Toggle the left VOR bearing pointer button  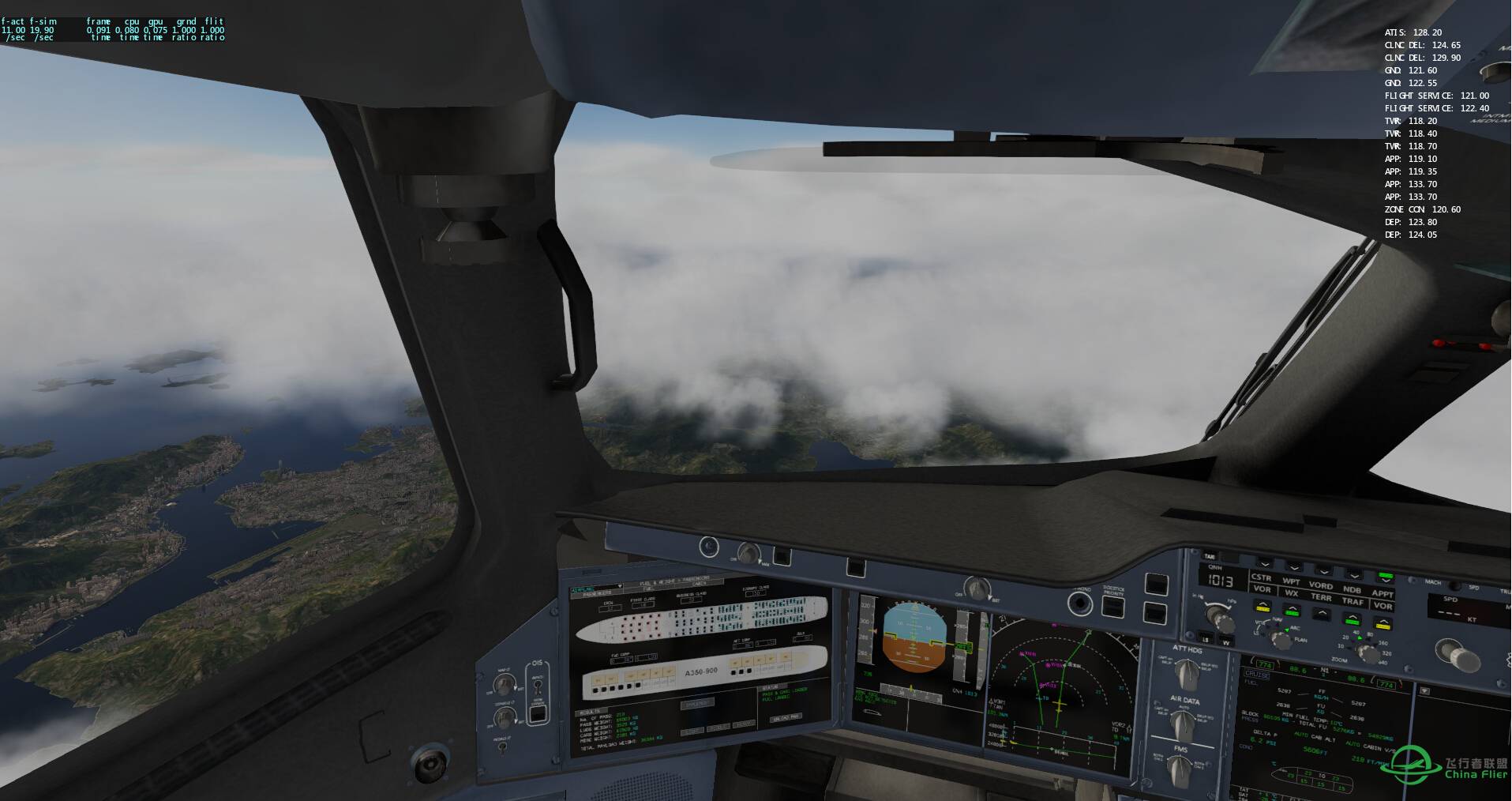click(x=1264, y=608)
